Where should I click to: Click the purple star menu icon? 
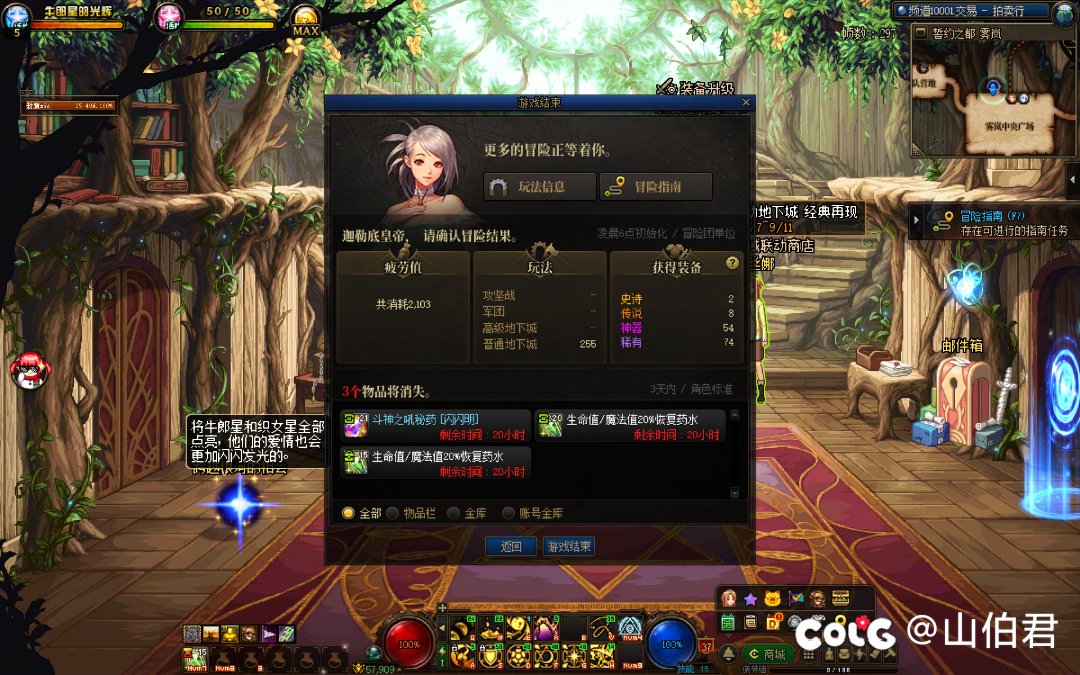[x=750, y=598]
